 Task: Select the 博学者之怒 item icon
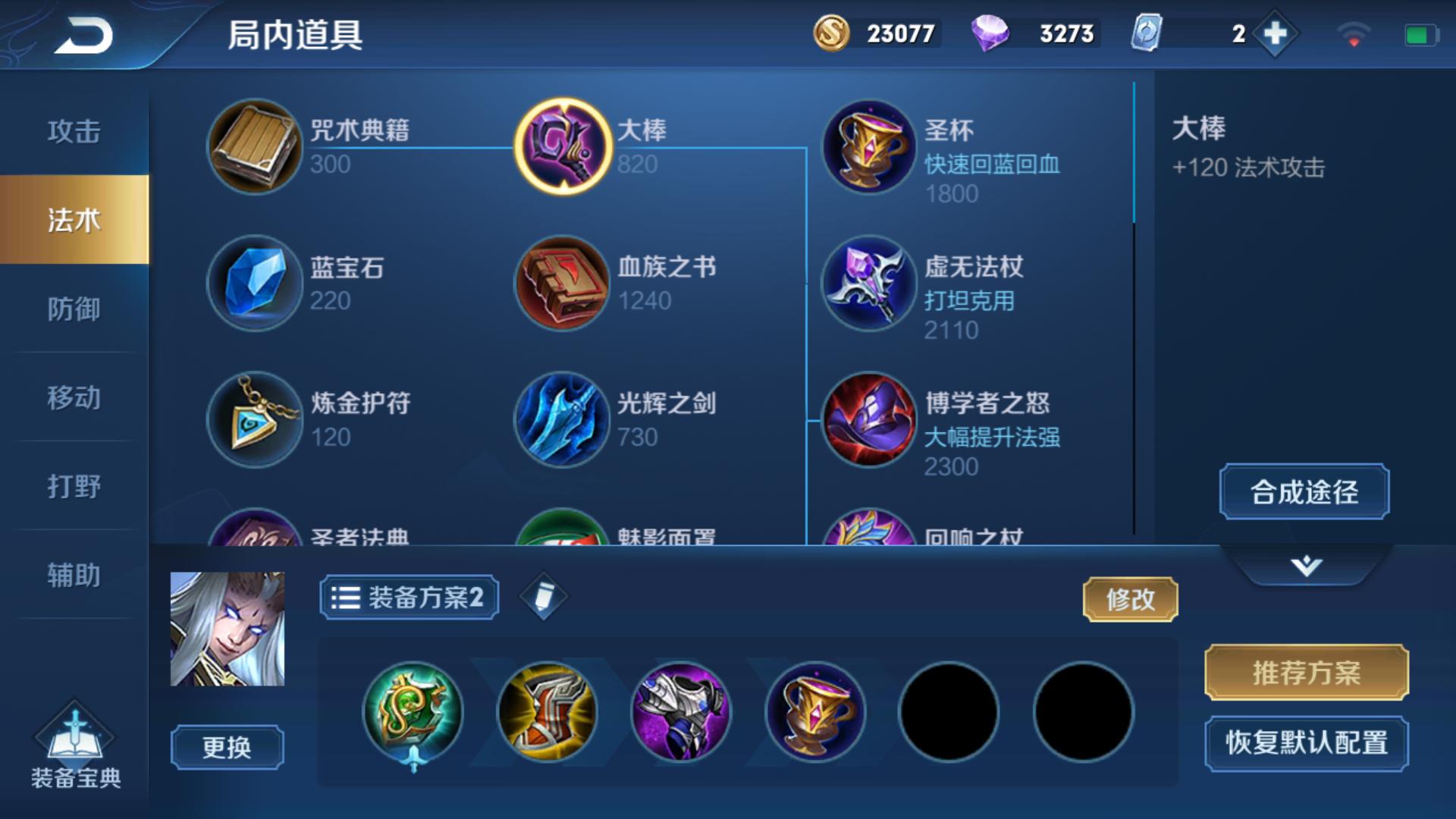(867, 419)
